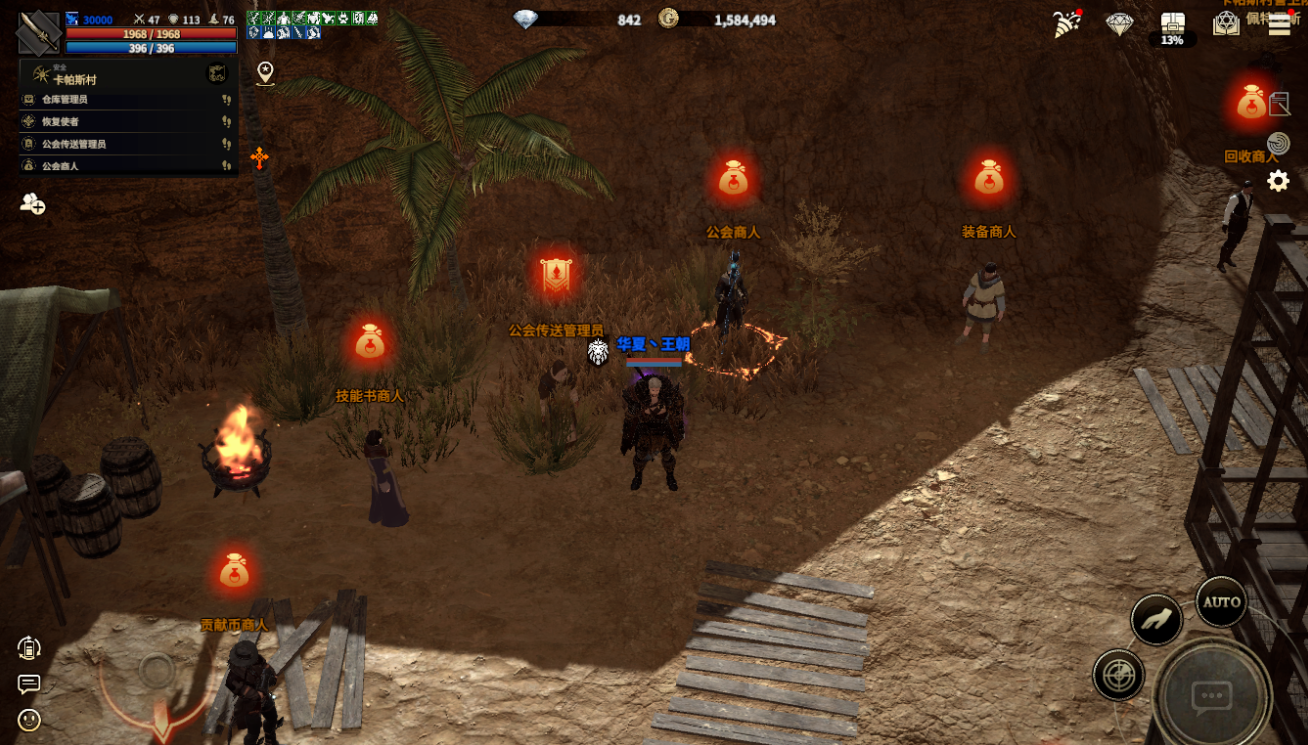
Task: Select 仓库管理员 in the NPC list
Action: pyautogui.click(x=65, y=100)
